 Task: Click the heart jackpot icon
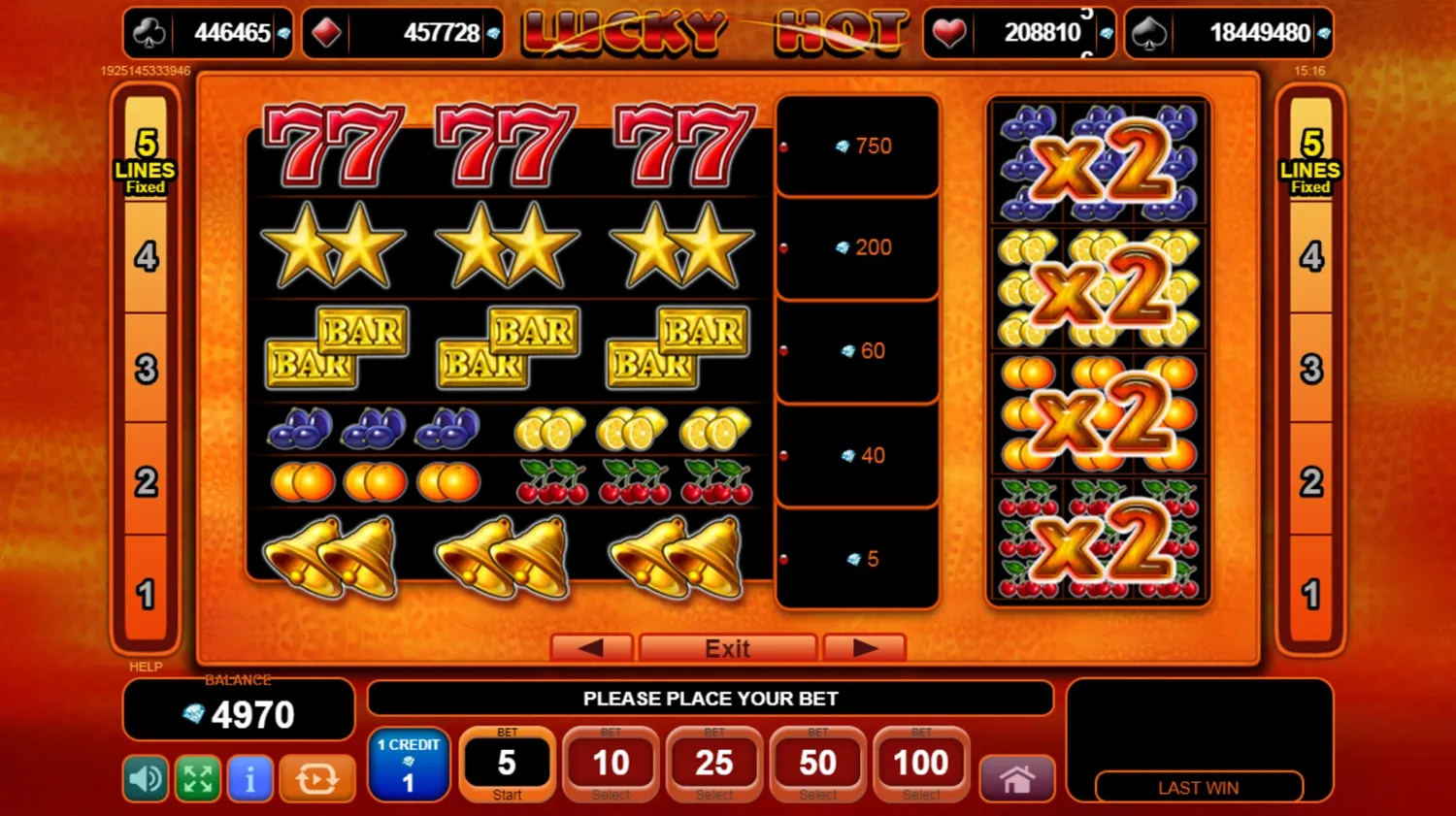[x=949, y=32]
